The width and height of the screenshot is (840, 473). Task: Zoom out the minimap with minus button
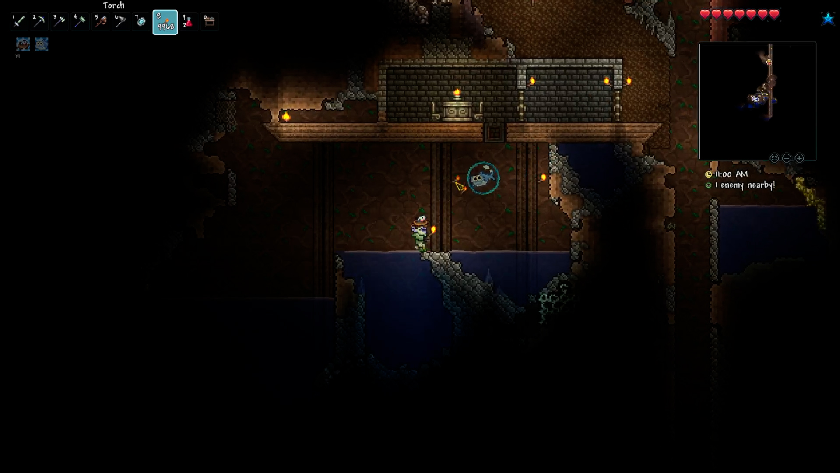coord(786,158)
